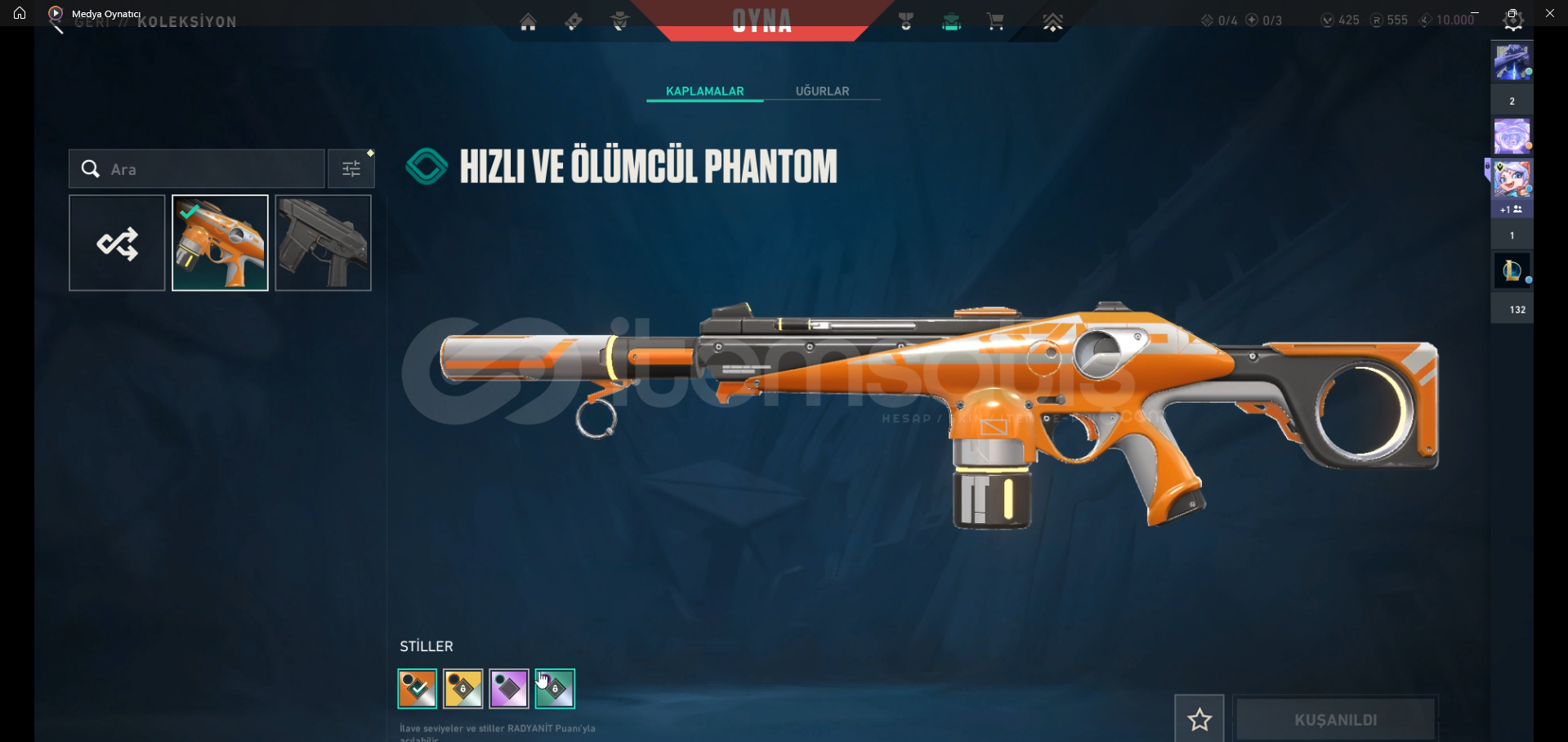Select the Kaplamalar tab
The height and width of the screenshot is (742, 1568).
[x=704, y=91]
